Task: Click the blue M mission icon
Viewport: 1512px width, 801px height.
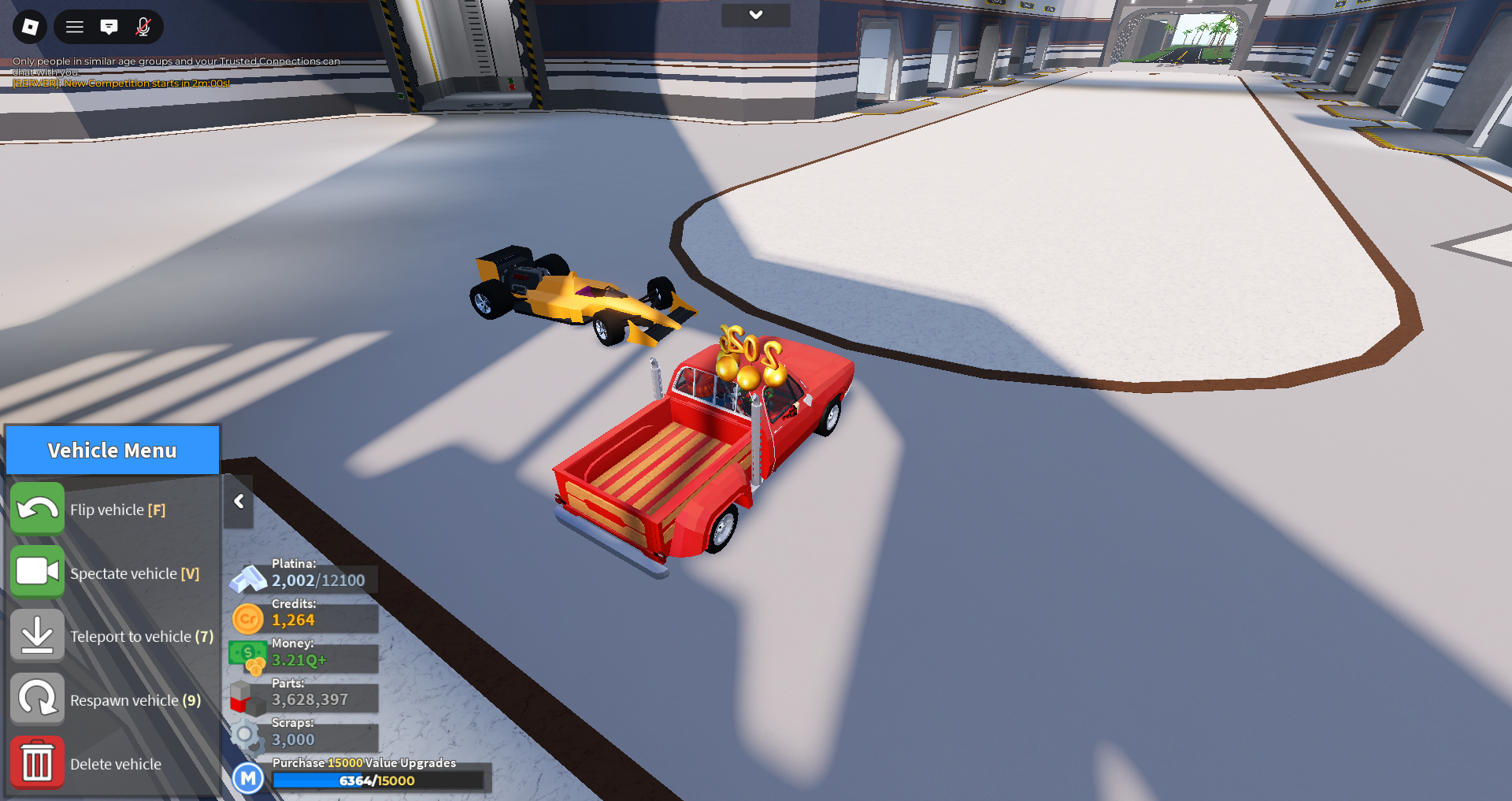Action: [248, 779]
